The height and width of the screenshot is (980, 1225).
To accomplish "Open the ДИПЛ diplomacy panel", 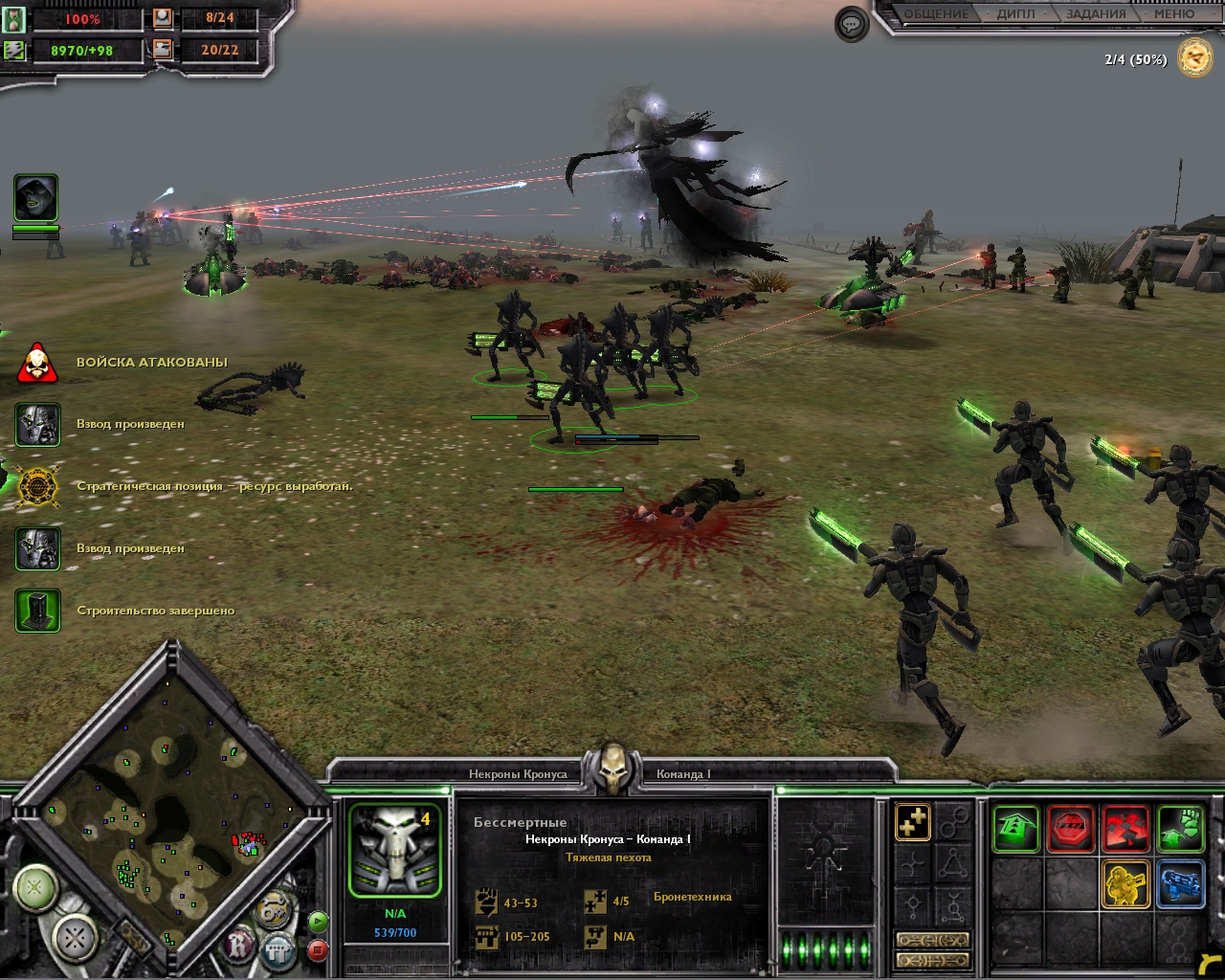I will click(1015, 14).
